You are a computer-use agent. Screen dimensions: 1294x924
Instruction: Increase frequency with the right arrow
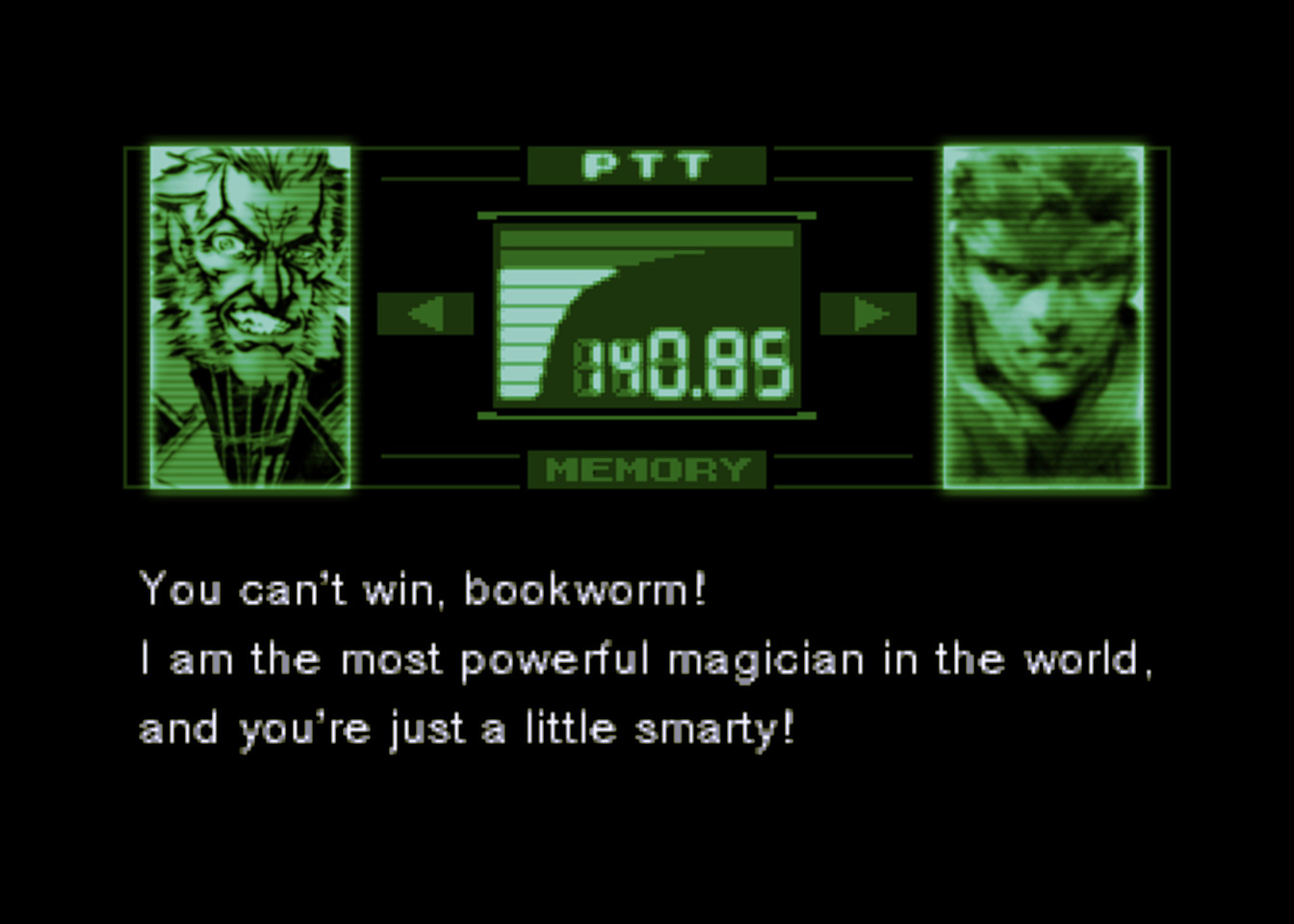click(x=867, y=314)
